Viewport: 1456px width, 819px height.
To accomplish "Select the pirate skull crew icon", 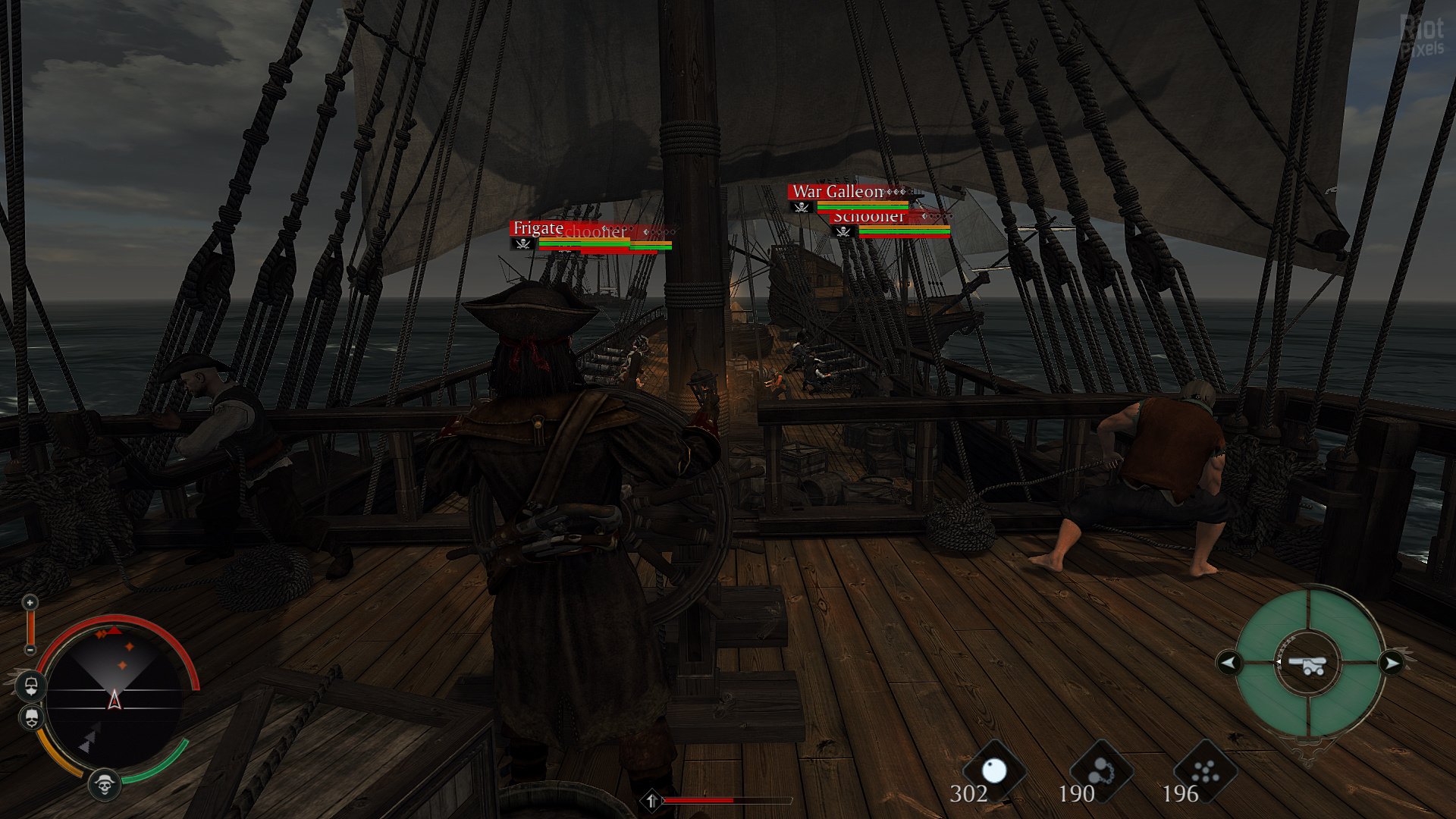I will (105, 785).
